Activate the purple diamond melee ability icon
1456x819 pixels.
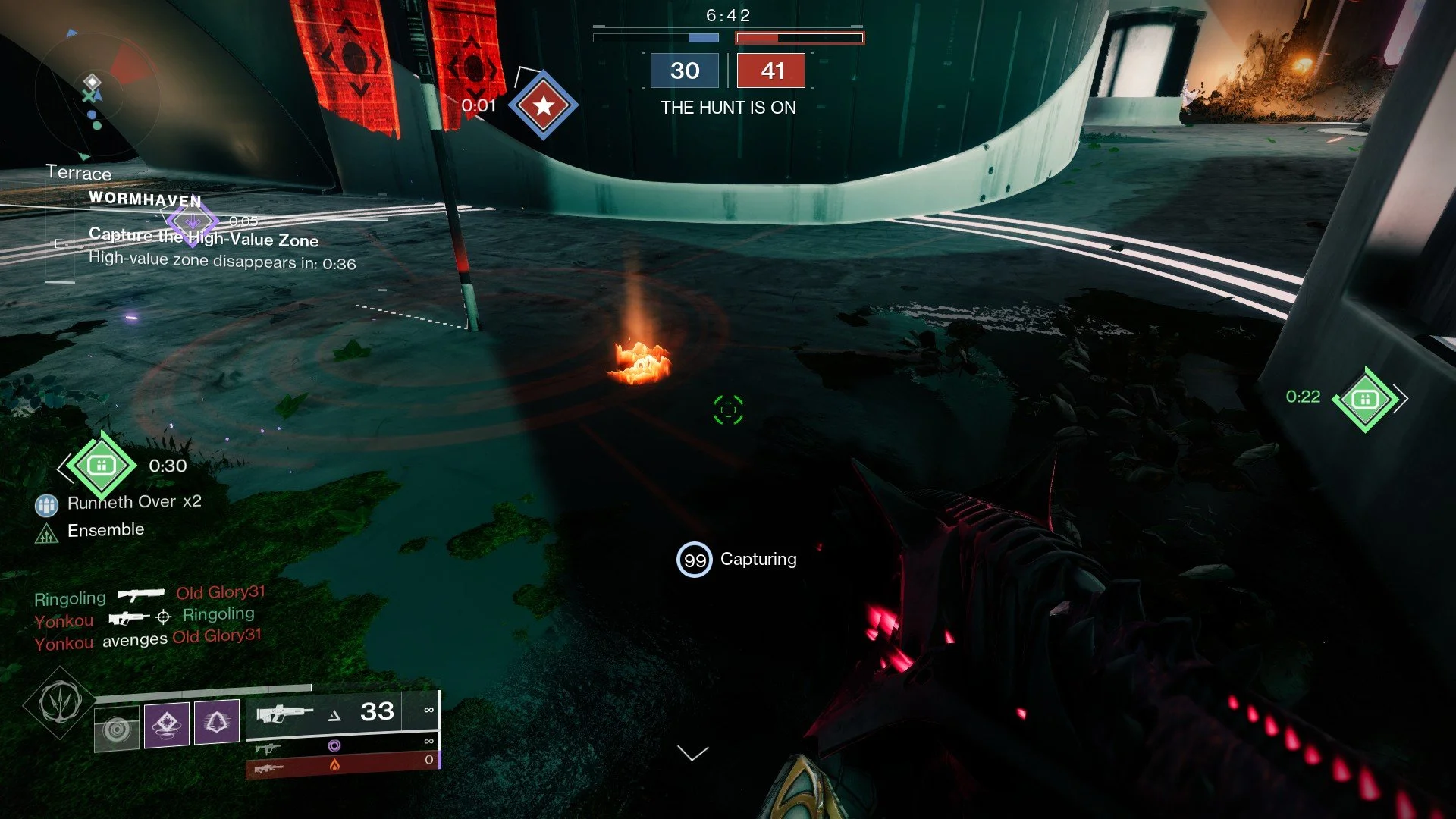click(x=167, y=724)
